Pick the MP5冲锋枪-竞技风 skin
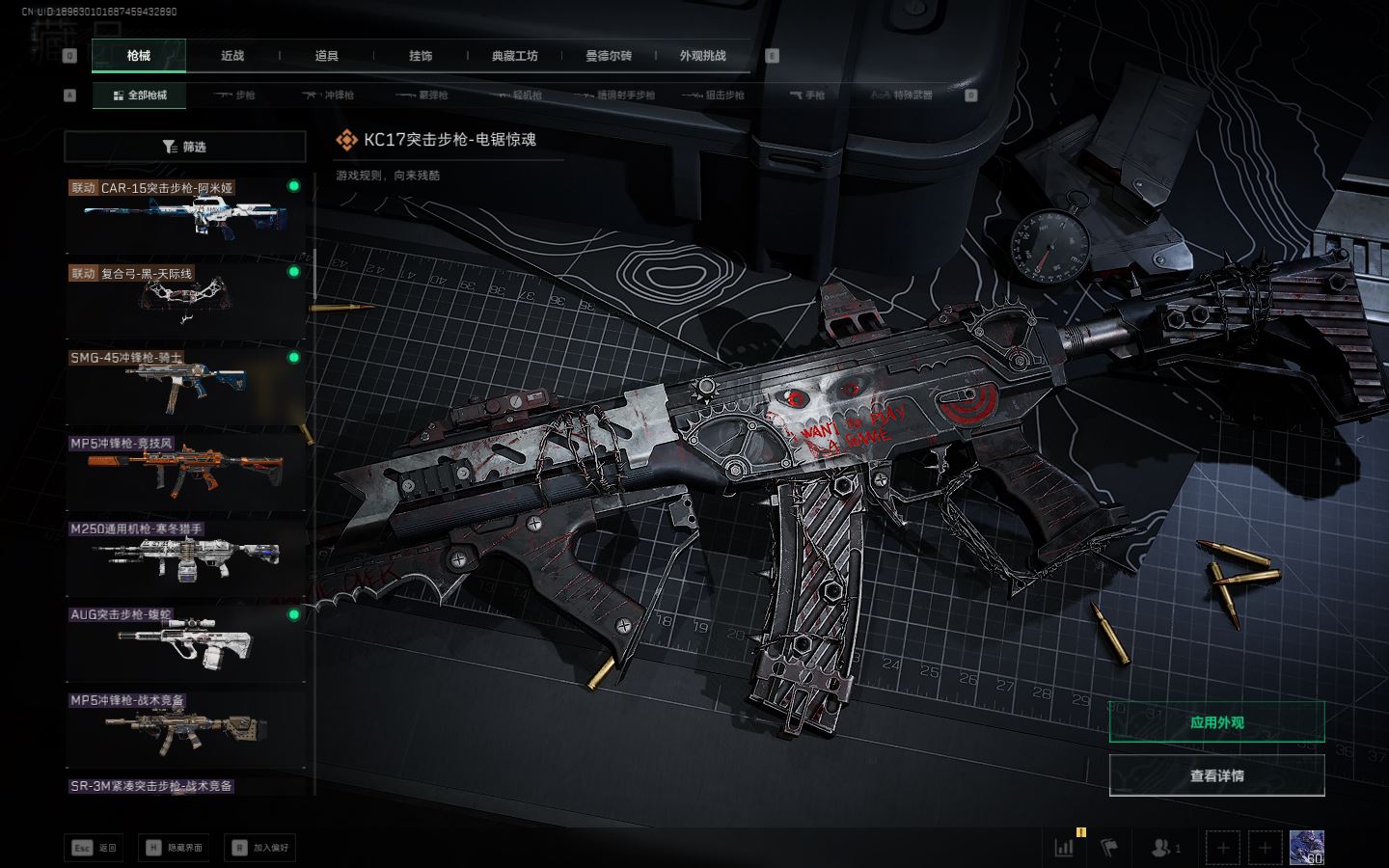 click(x=185, y=471)
